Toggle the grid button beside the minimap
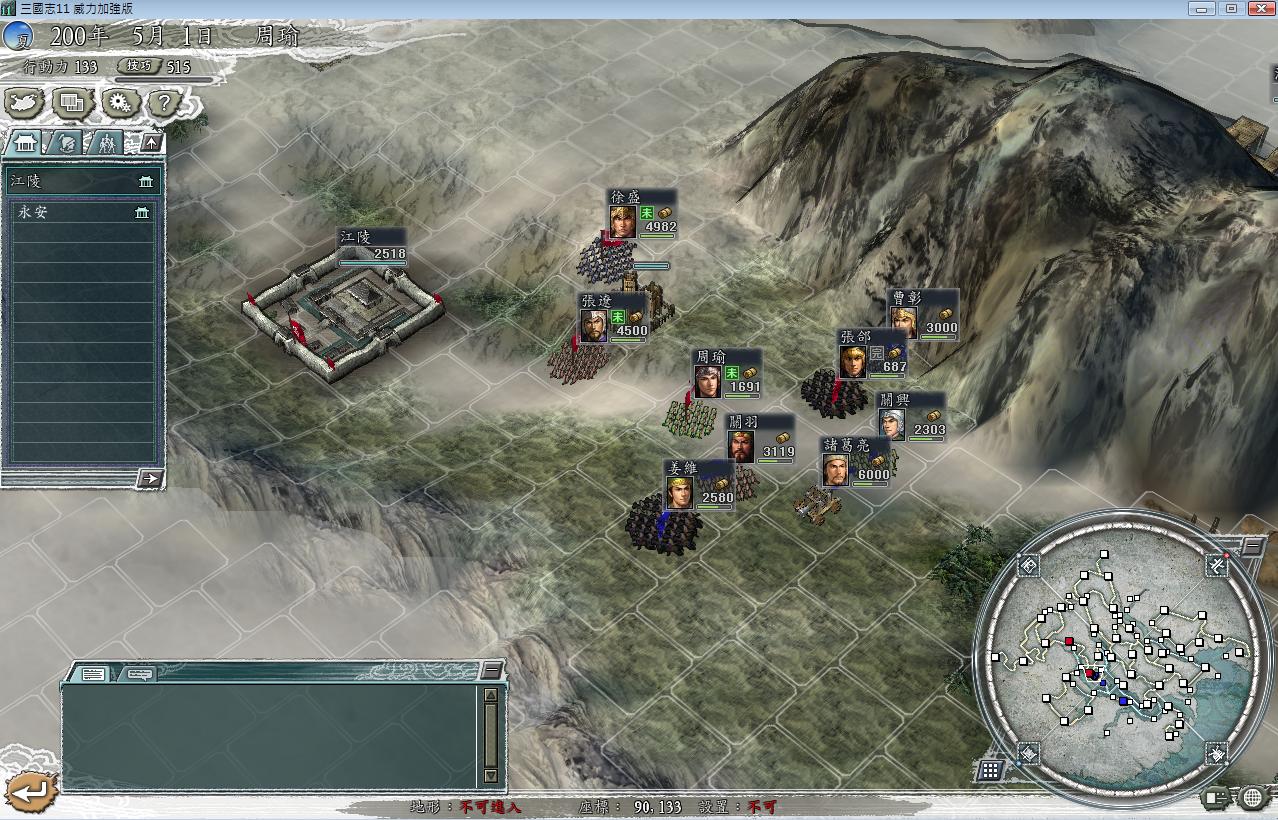Screen dimensions: 1278x820 990,769
